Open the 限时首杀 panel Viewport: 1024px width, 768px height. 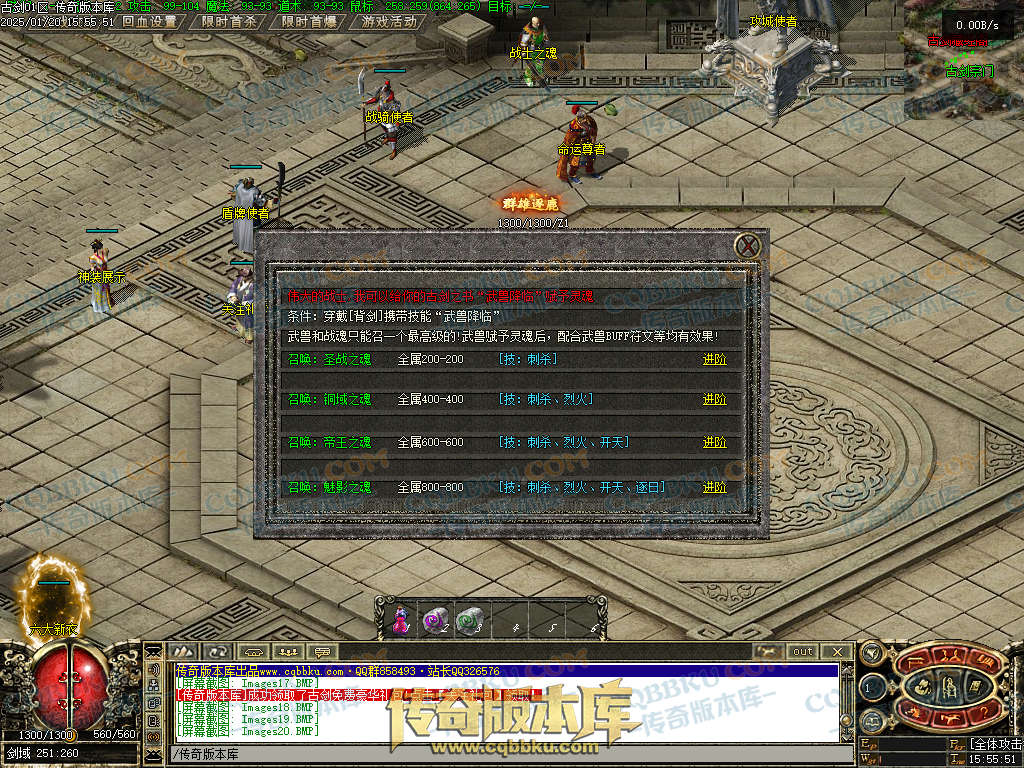(228, 21)
